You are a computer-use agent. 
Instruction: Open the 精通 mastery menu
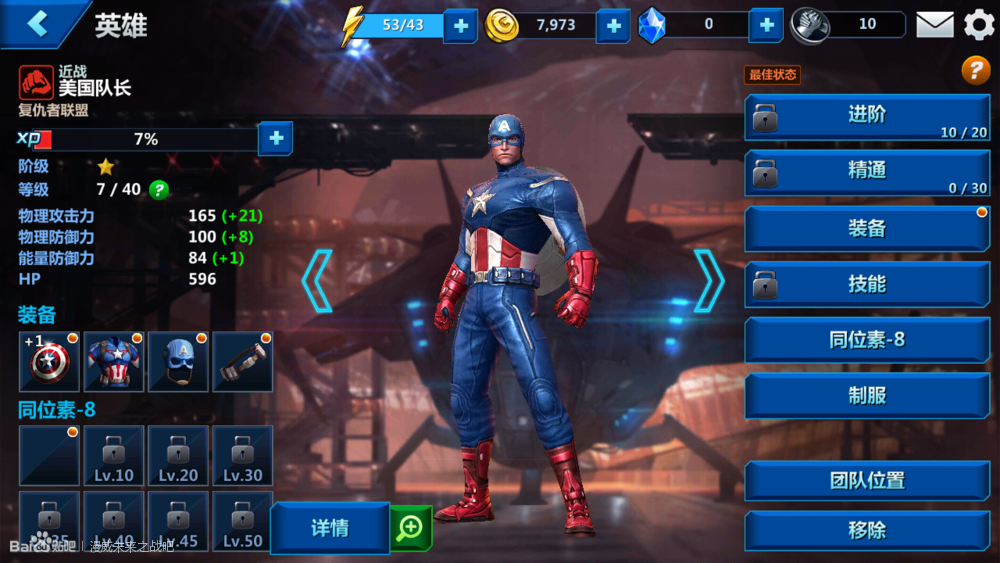(867, 172)
